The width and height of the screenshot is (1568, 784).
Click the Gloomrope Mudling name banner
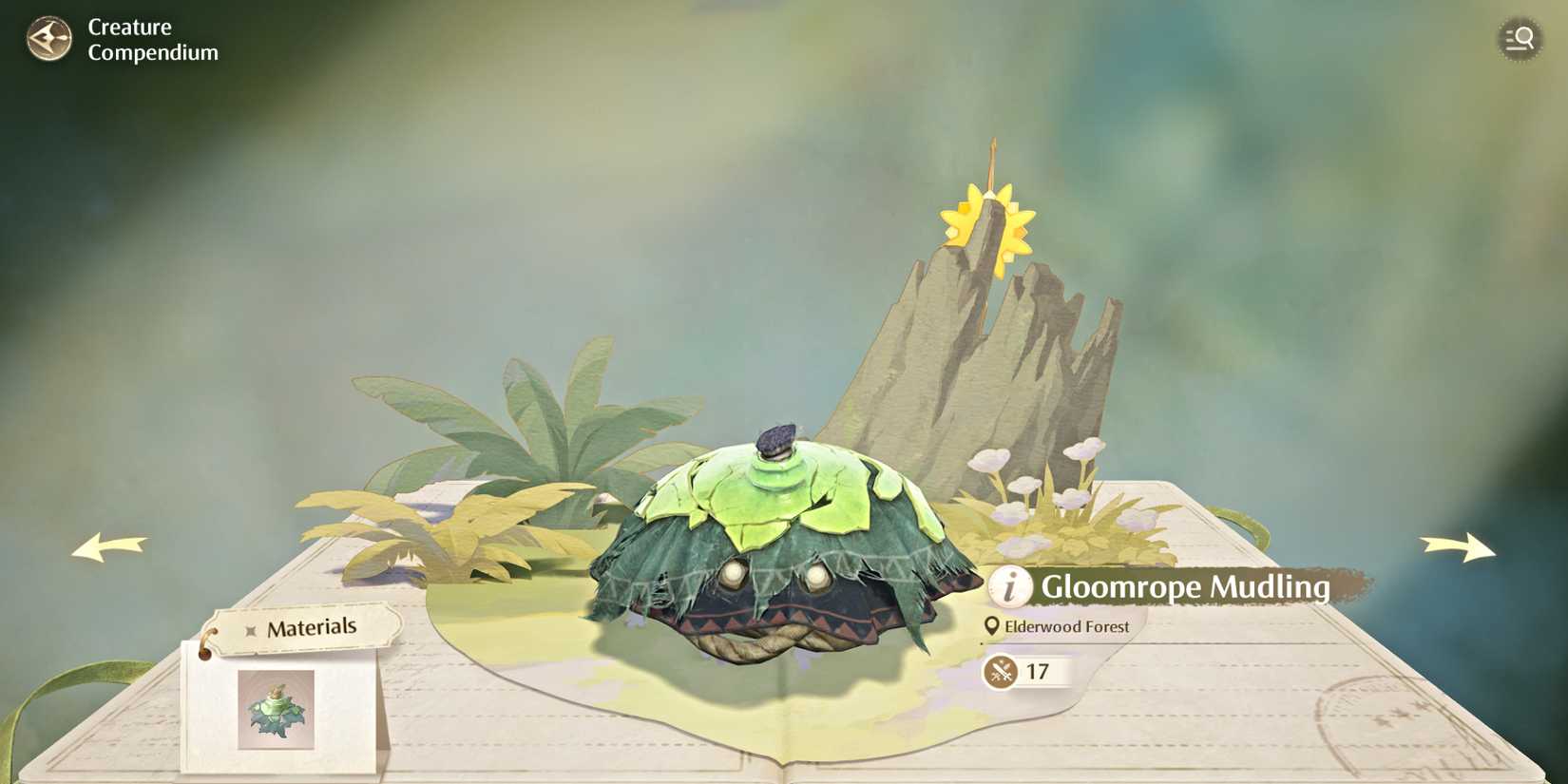(x=1186, y=588)
